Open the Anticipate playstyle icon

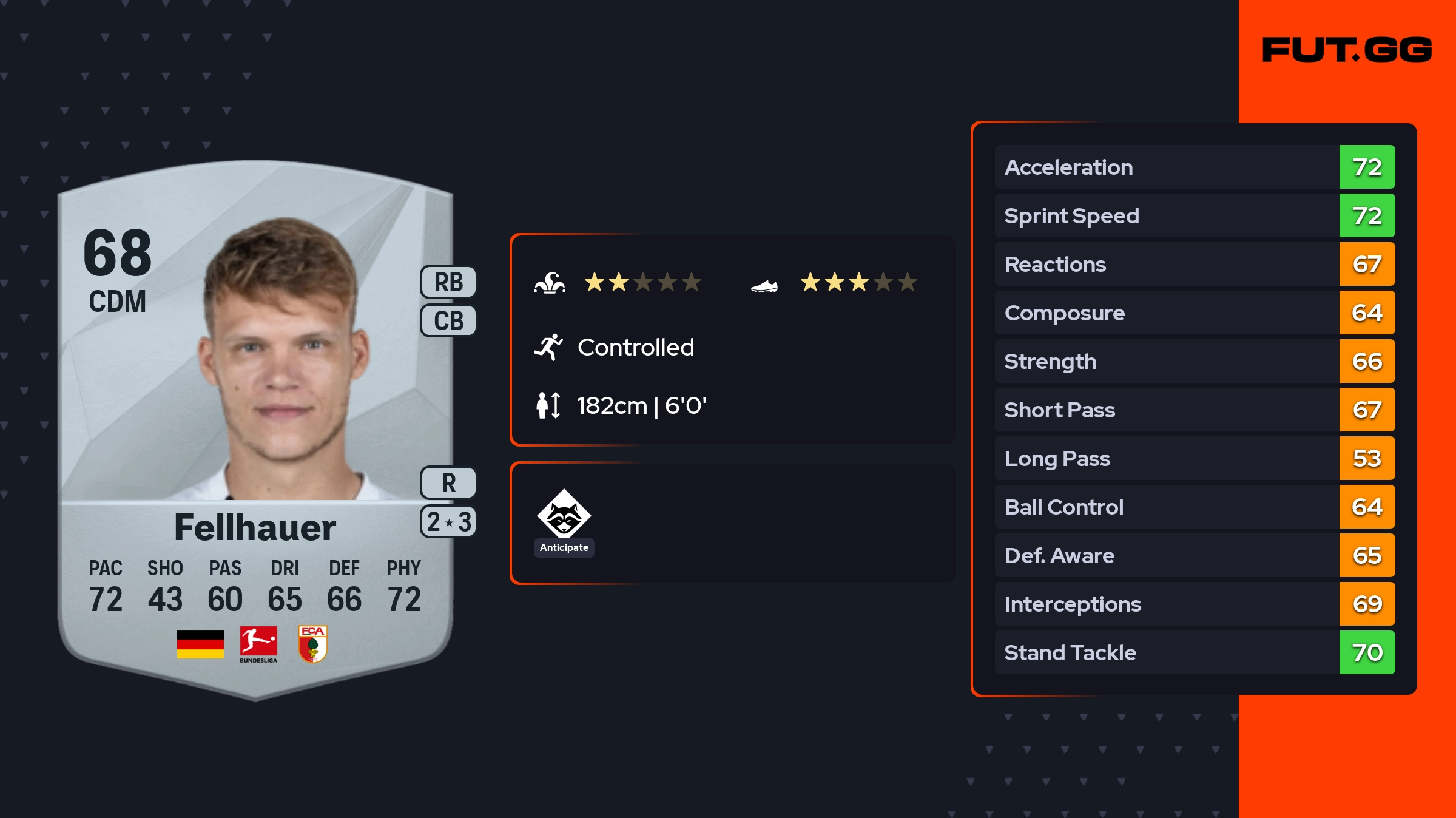coord(564,515)
